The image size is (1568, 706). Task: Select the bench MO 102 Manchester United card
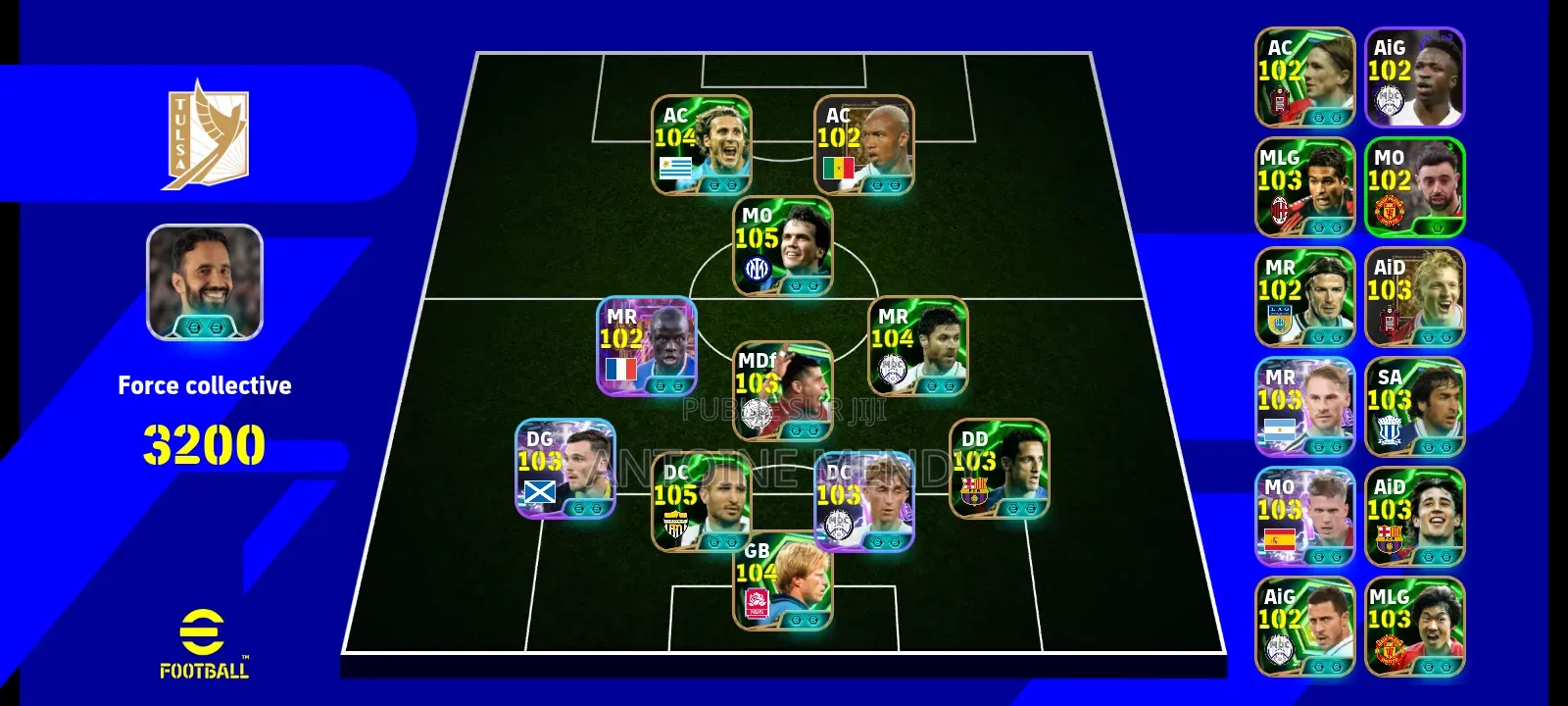pos(1415,187)
